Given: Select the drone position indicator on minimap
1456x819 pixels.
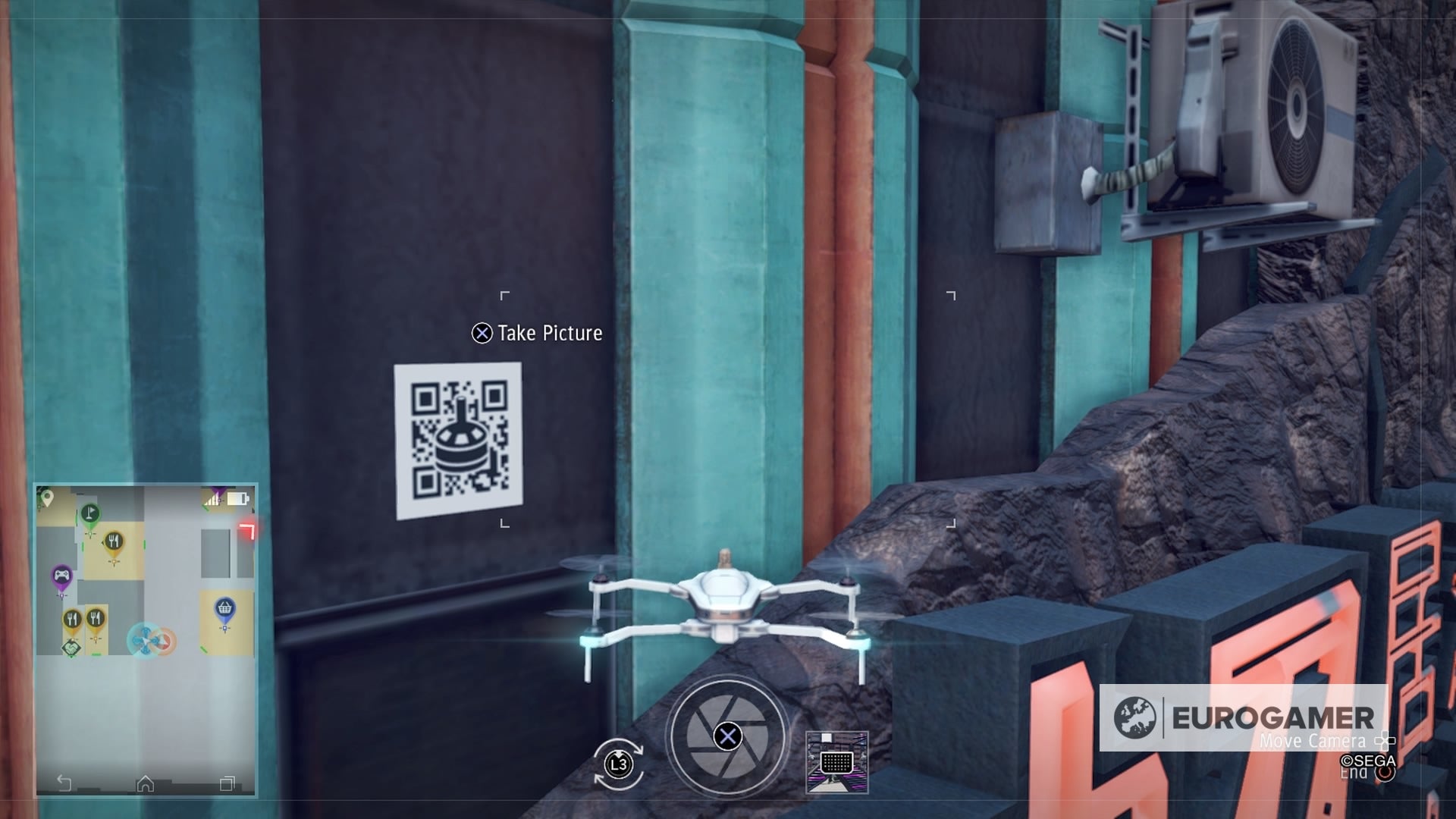Looking at the screenshot, I should click(145, 639).
